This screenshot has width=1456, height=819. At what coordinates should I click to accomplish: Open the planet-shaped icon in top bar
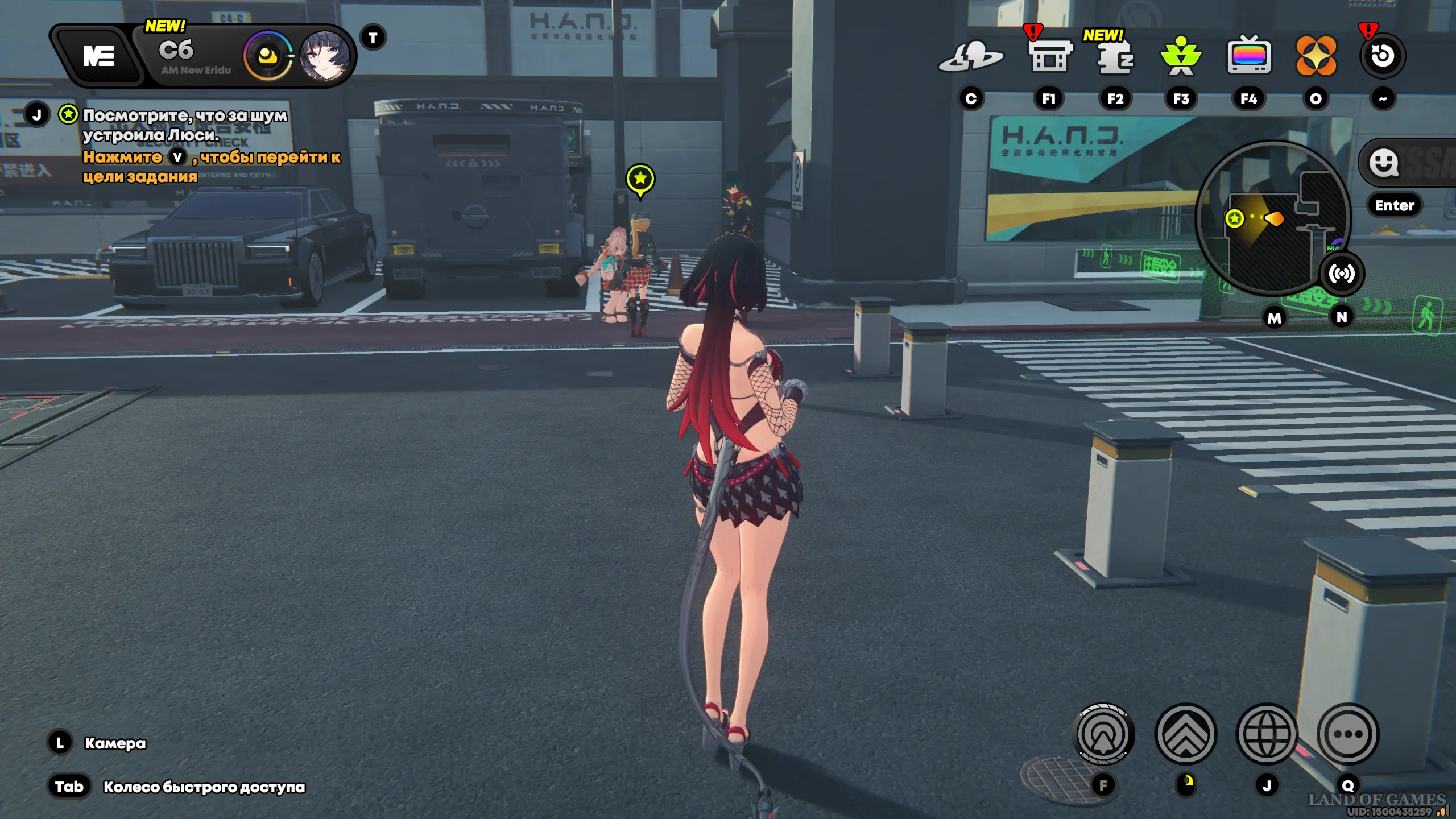coord(971,57)
